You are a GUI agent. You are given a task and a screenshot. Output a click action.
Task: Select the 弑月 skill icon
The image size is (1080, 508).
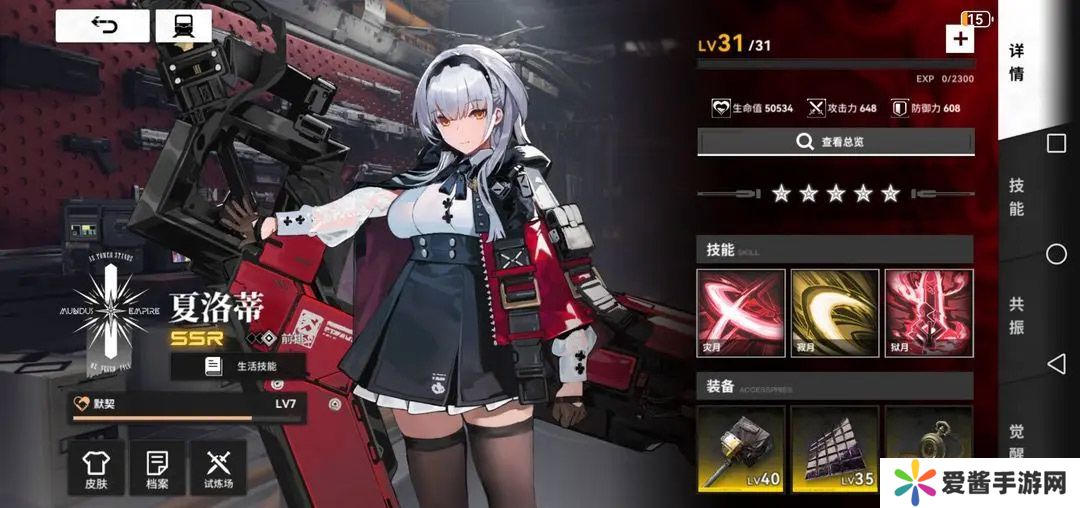[929, 314]
